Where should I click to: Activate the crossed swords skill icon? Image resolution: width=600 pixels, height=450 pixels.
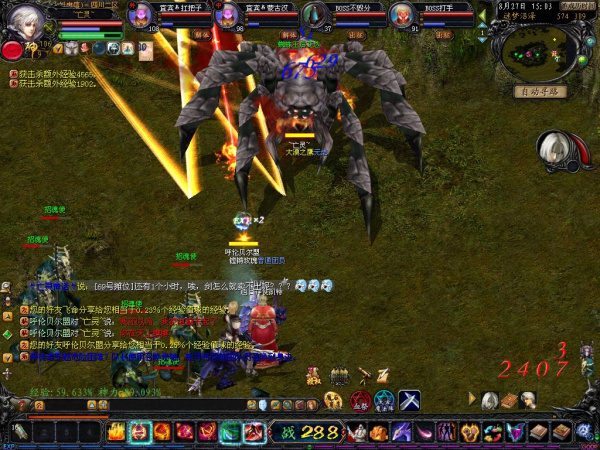tap(410, 400)
